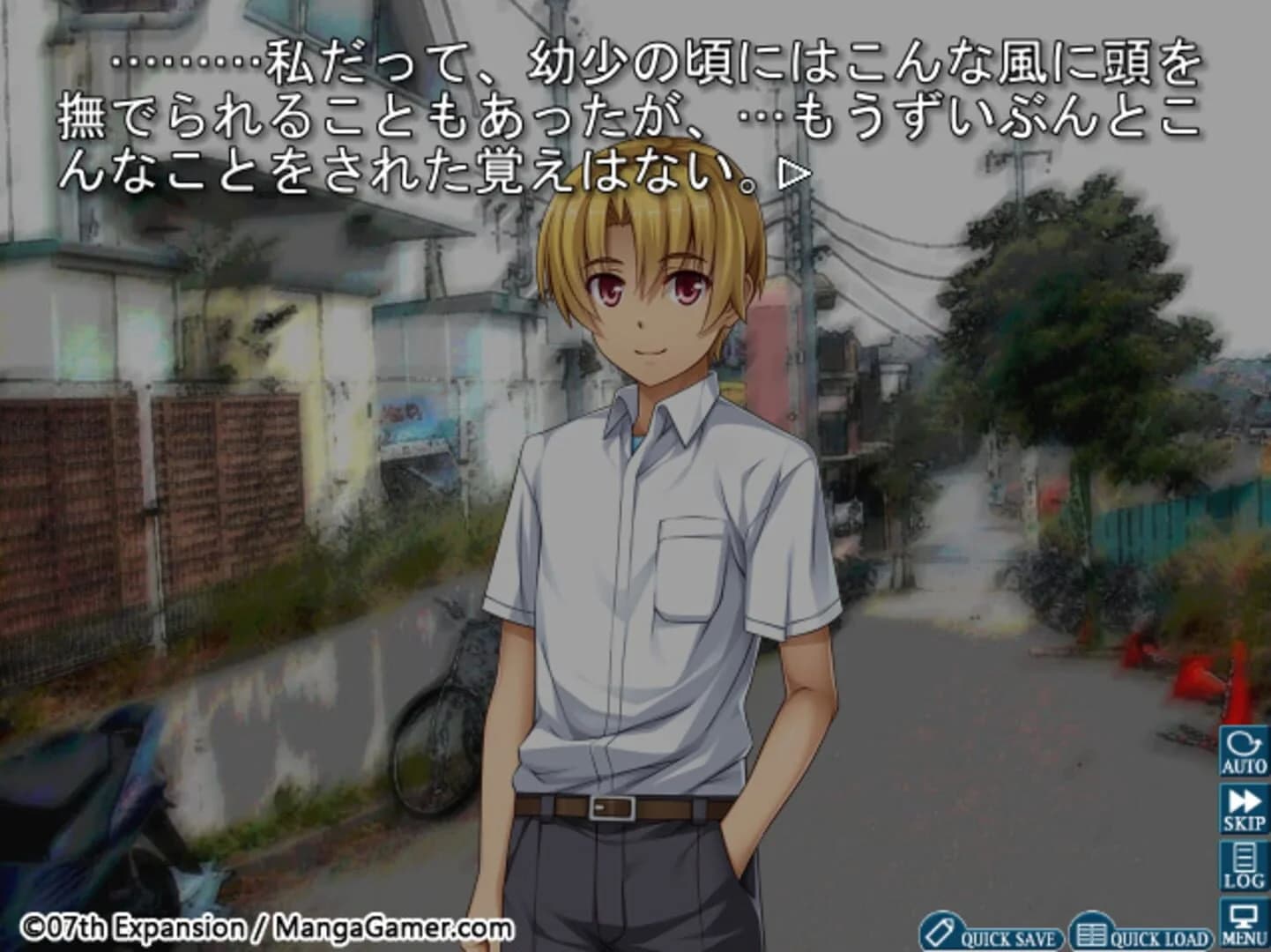The image size is (1271, 952).
Task: Click the street background scene
Action: (x=1014, y=617)
